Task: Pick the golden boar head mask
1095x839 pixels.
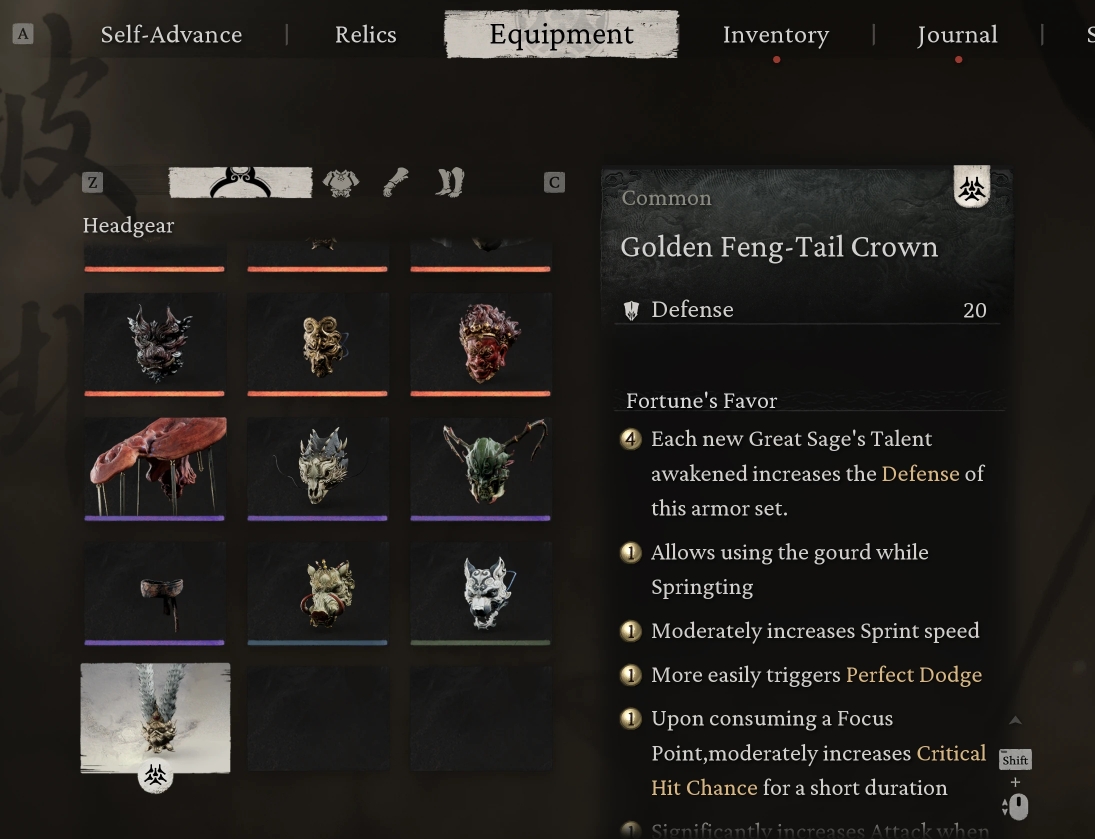Action: point(318,592)
